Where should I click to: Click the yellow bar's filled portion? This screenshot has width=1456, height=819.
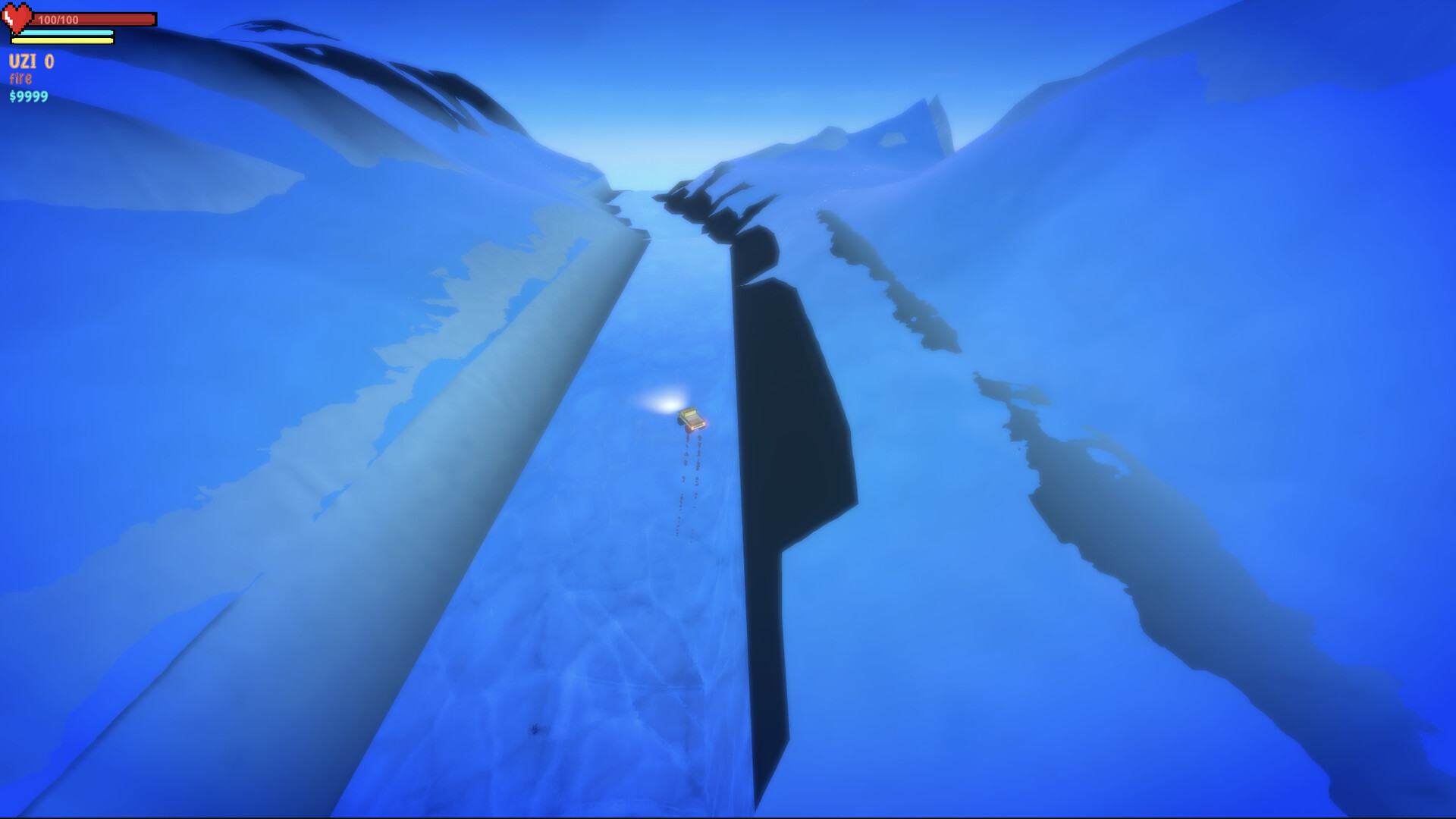61,40
